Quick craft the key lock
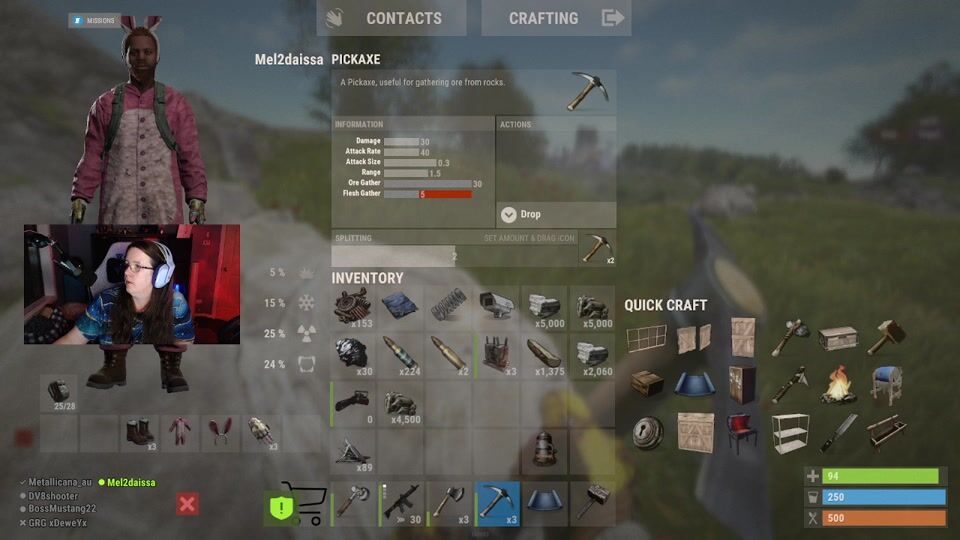This screenshot has width=960, height=540. (646, 432)
